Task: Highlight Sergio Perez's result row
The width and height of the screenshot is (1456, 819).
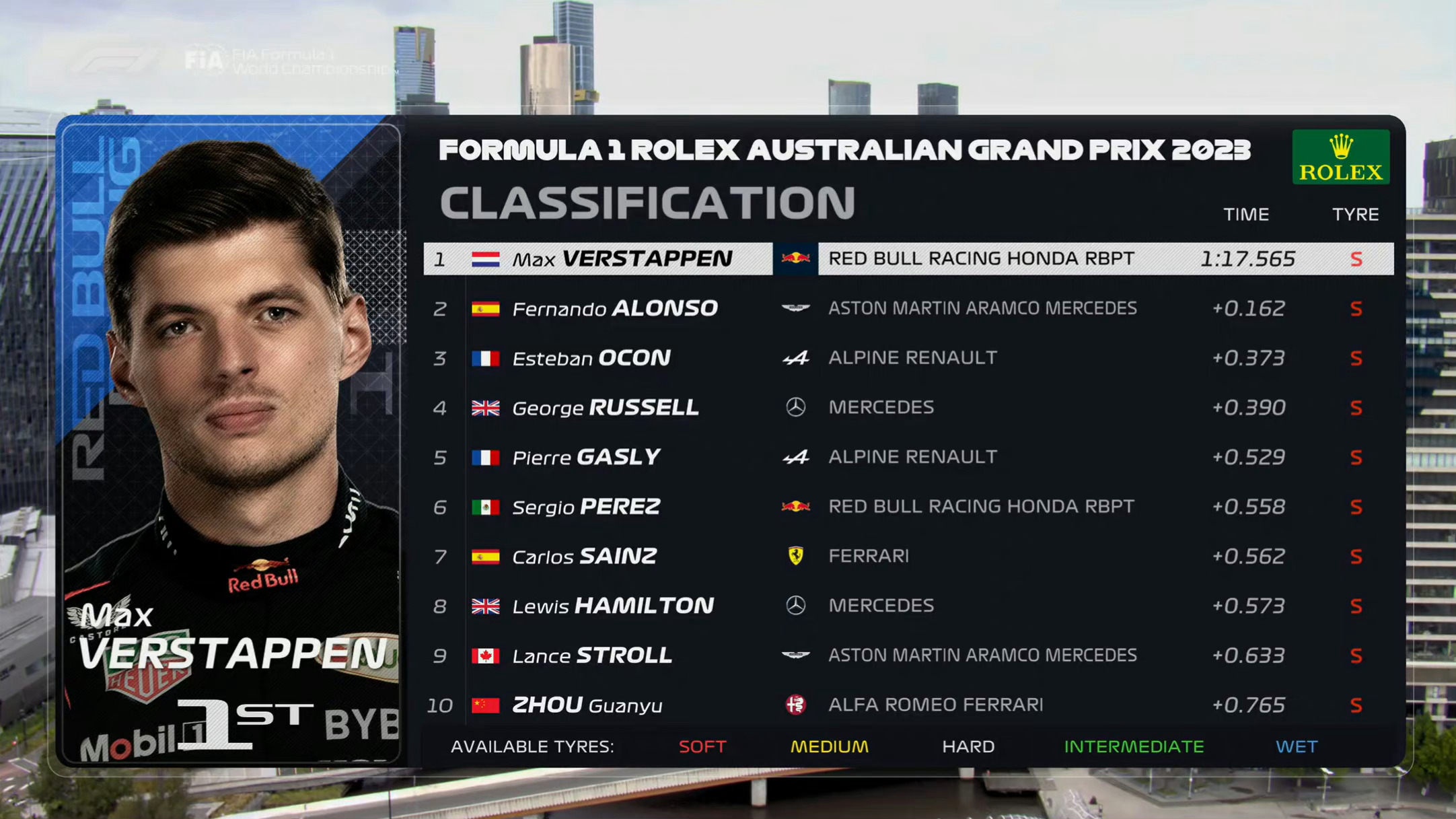Action: click(x=908, y=507)
